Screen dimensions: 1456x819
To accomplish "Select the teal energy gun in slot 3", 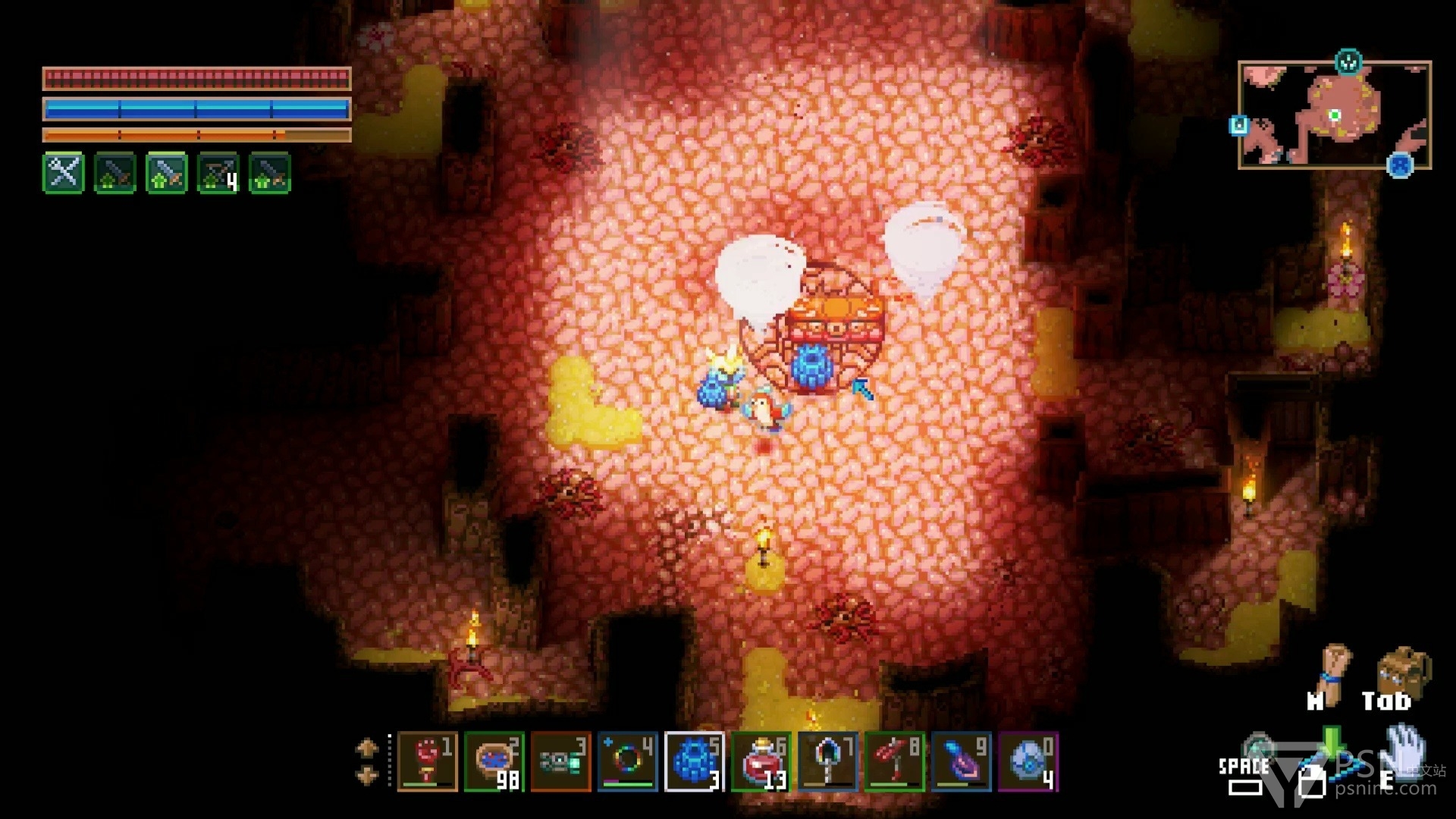I will click(560, 761).
